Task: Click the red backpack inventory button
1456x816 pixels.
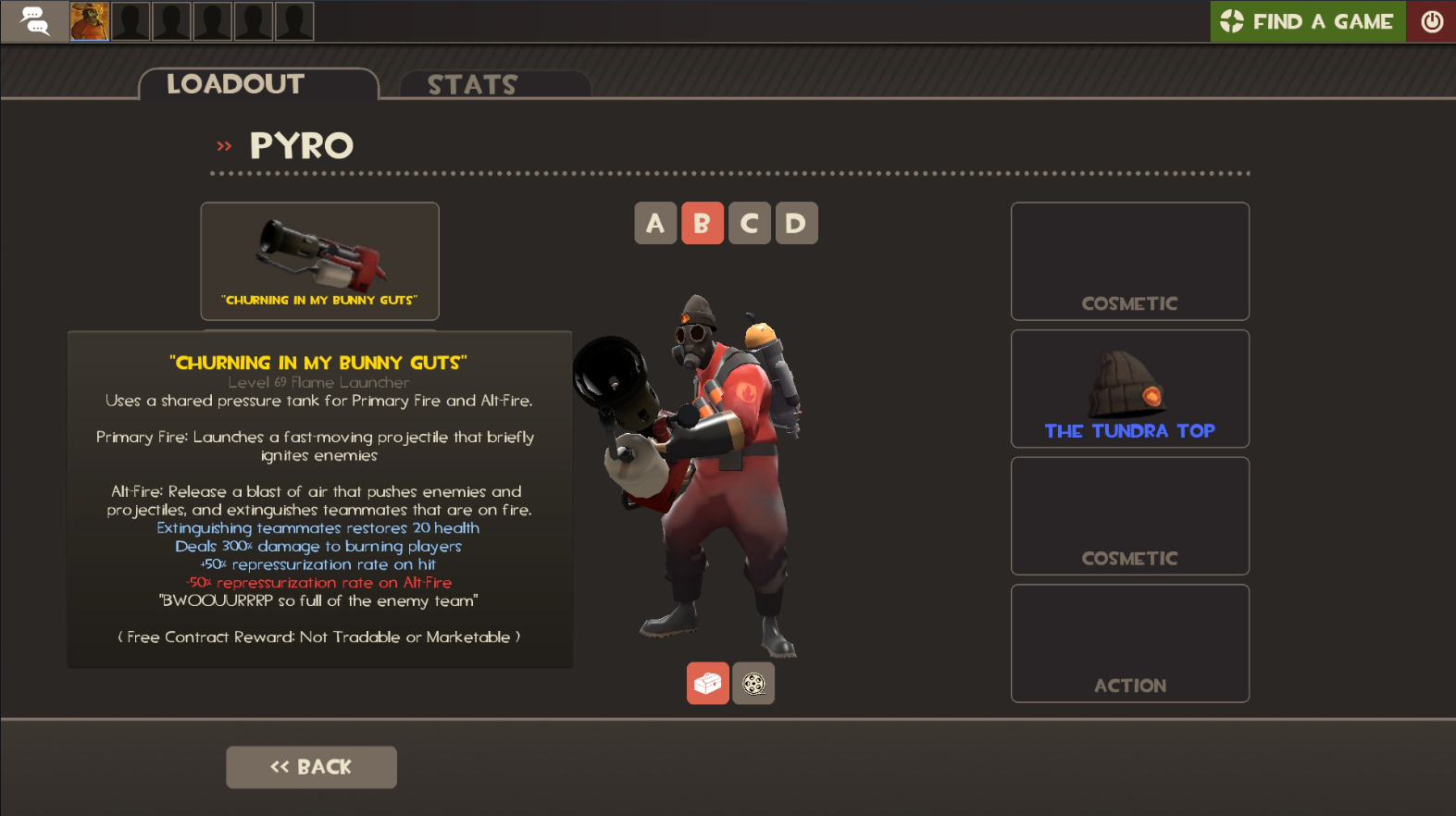Action: pyautogui.click(x=708, y=683)
